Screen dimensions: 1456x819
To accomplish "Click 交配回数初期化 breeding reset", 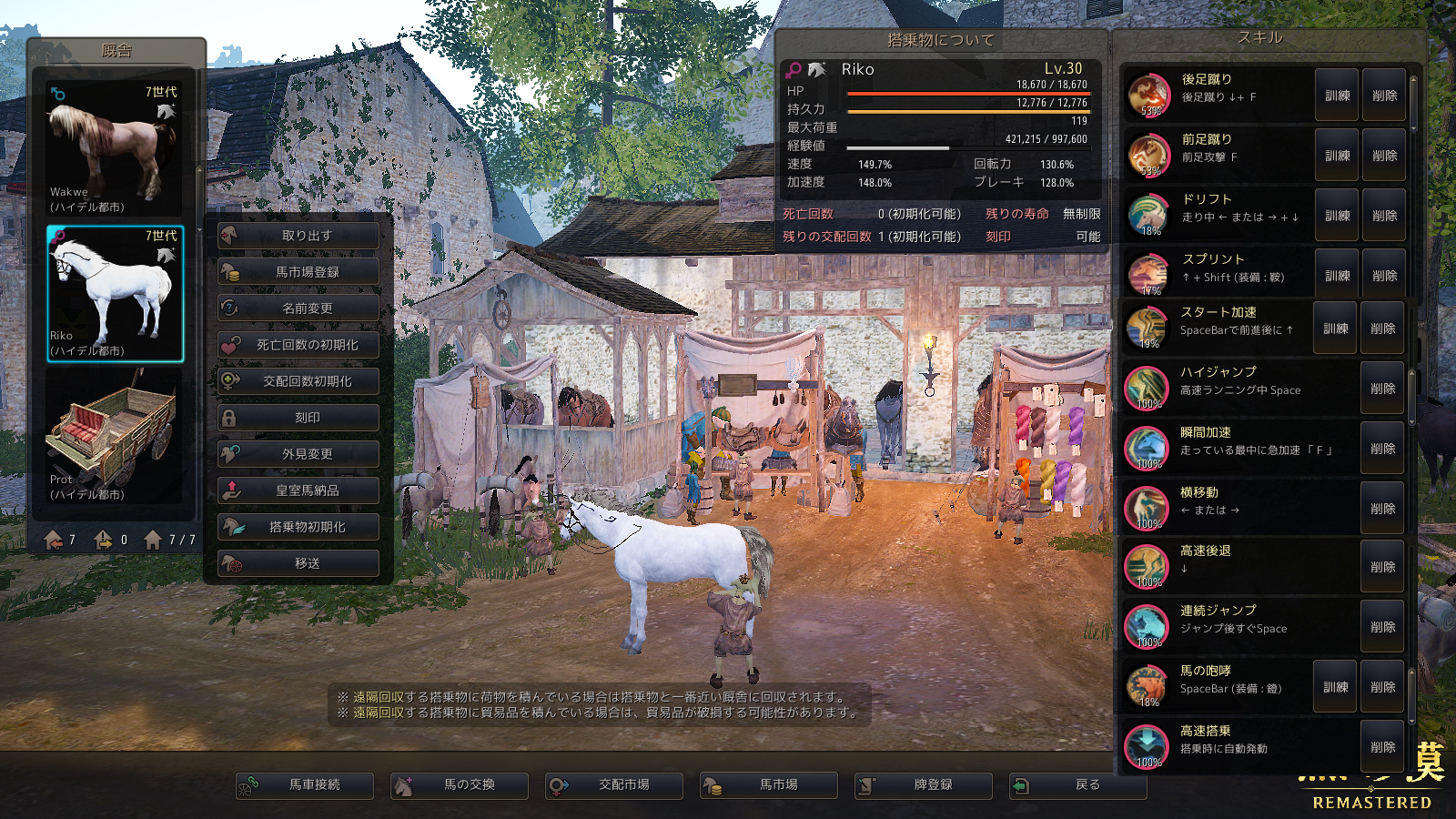I will [298, 381].
